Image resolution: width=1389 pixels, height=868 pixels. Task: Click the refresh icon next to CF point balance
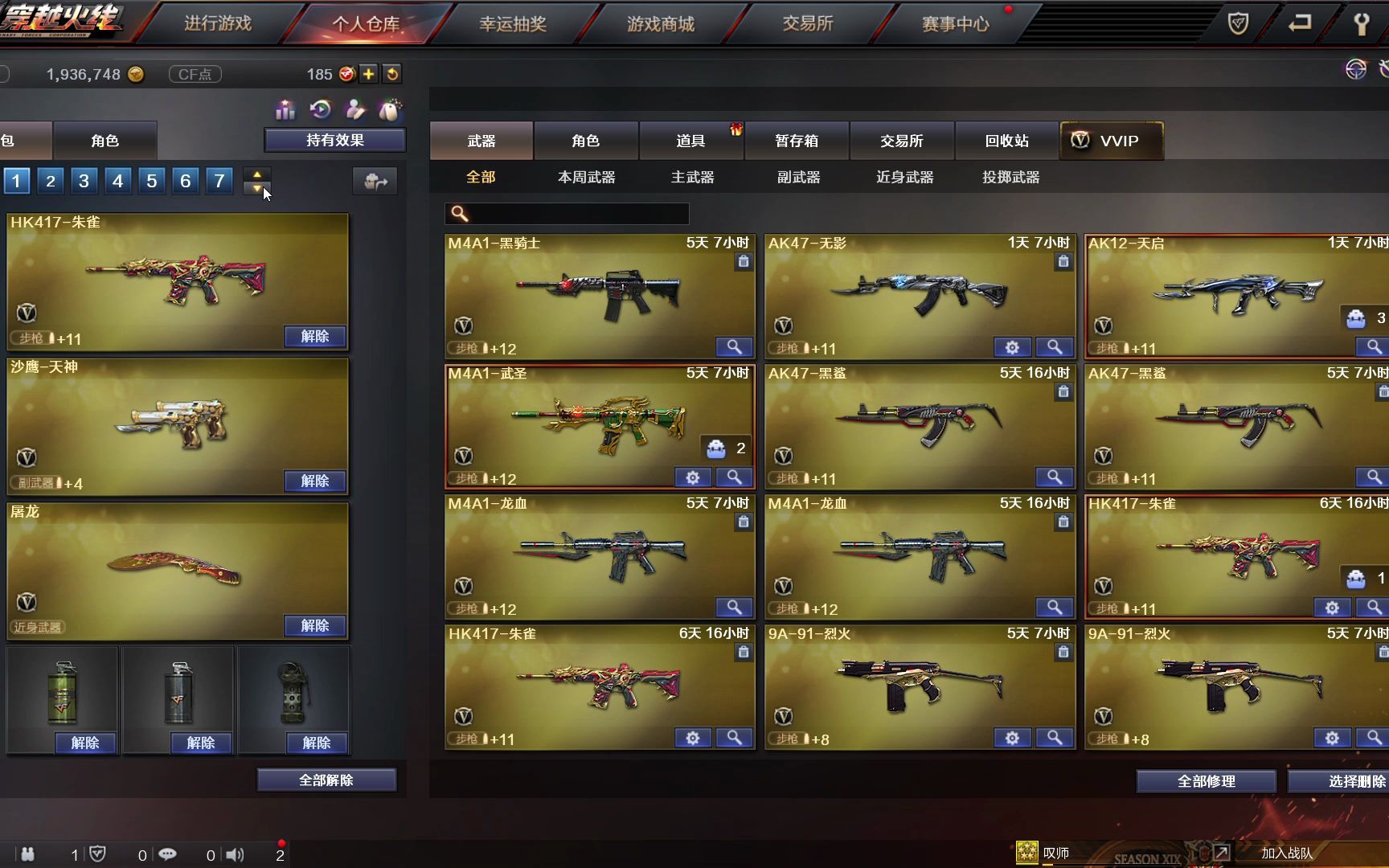(392, 74)
